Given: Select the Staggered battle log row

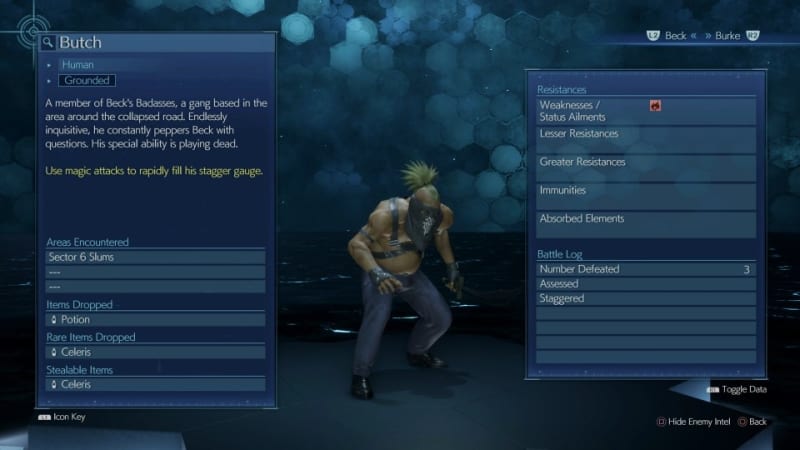Looking at the screenshot, I should coord(645,298).
